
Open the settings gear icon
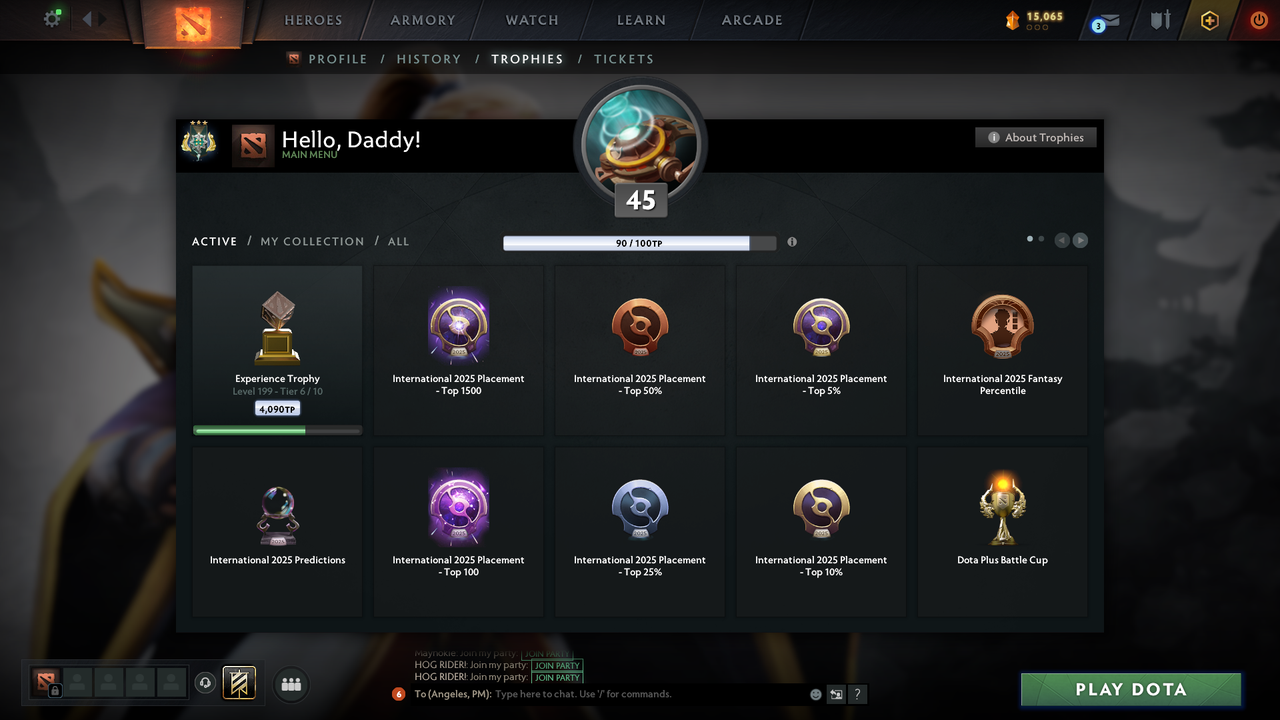click(52, 18)
